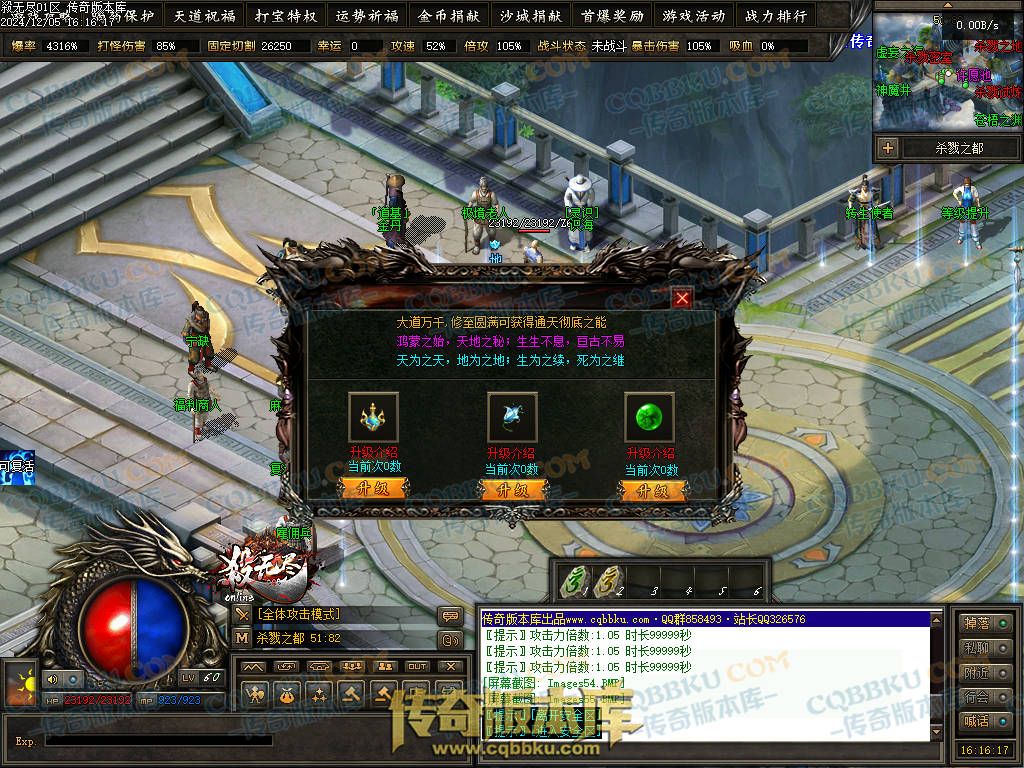Viewport: 1024px width, 768px height.
Task: Open the 沙城捐献 menu
Action: (530, 16)
